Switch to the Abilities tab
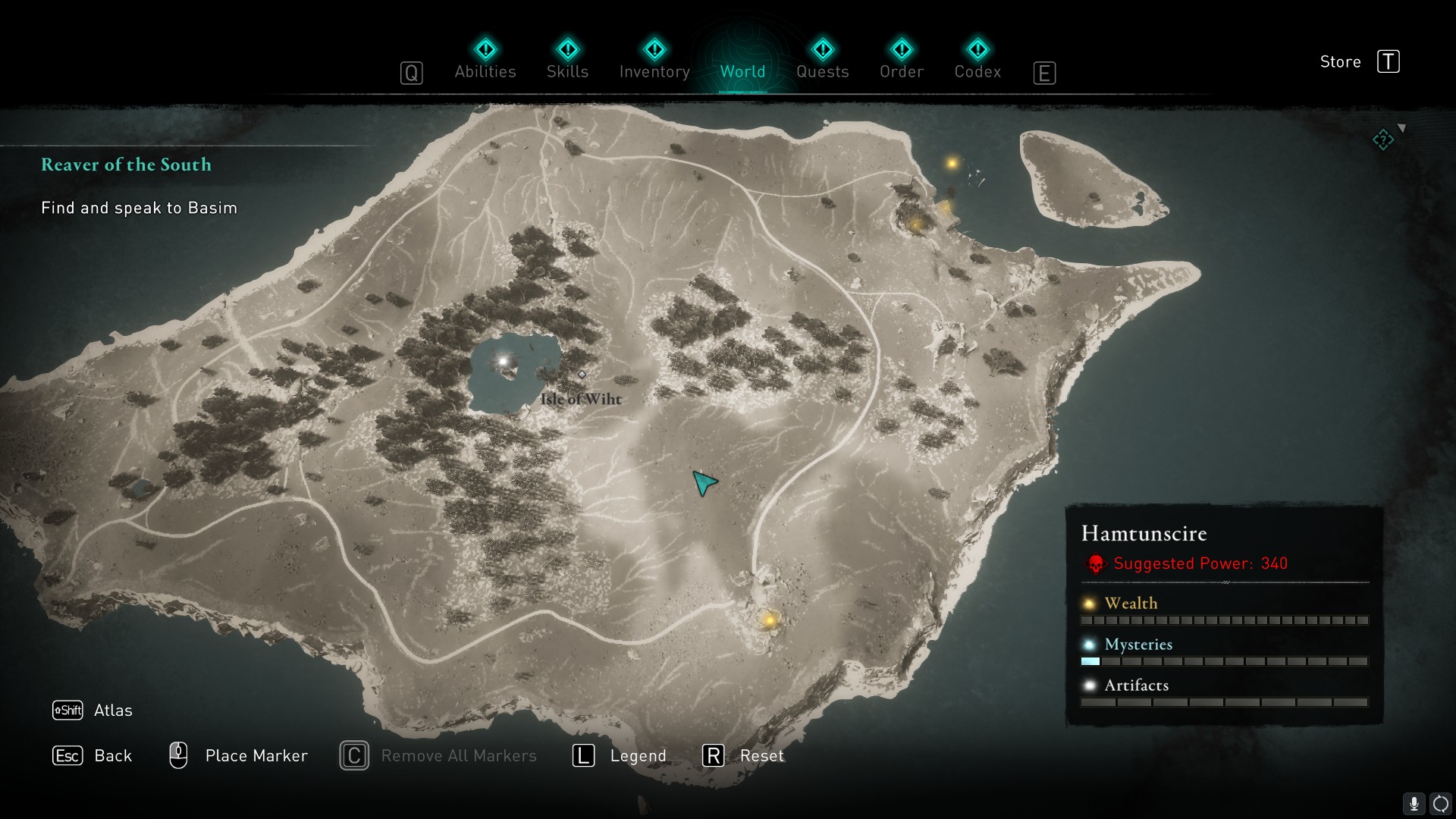The height and width of the screenshot is (819, 1456). click(x=485, y=61)
